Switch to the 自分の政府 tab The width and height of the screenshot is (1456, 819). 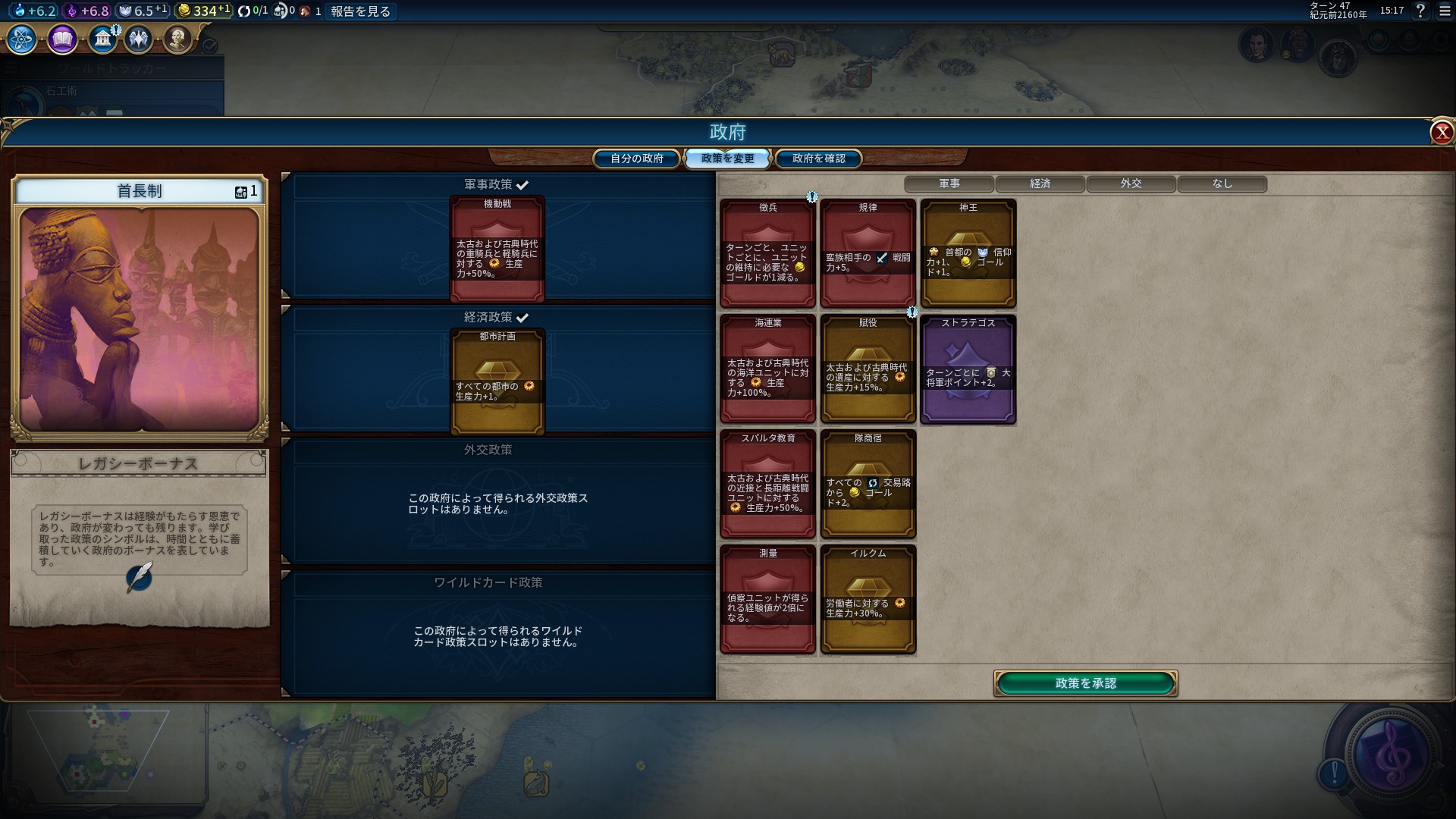coord(637,158)
